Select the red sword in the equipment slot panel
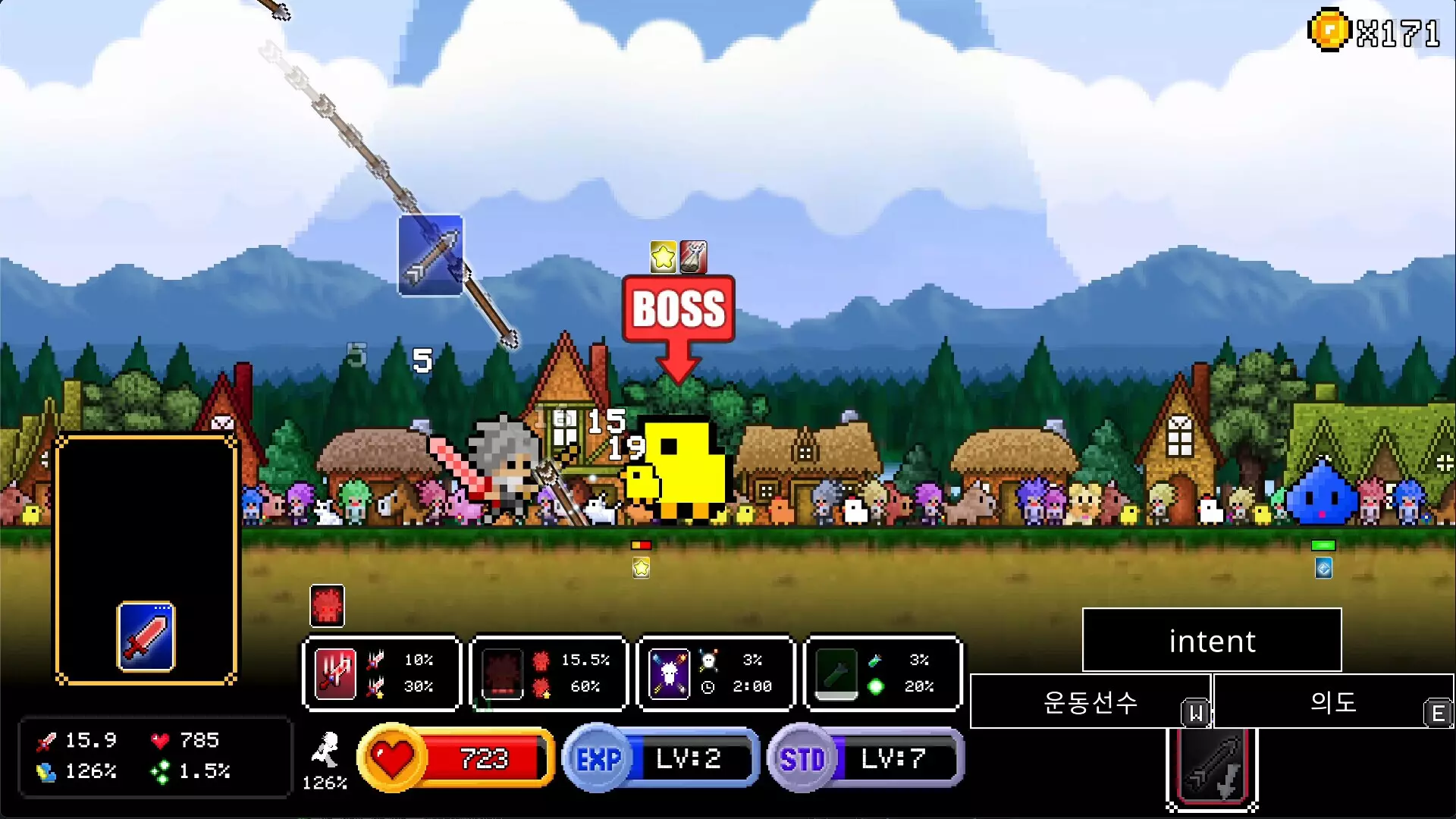Viewport: 1456px width, 819px height. [x=144, y=637]
